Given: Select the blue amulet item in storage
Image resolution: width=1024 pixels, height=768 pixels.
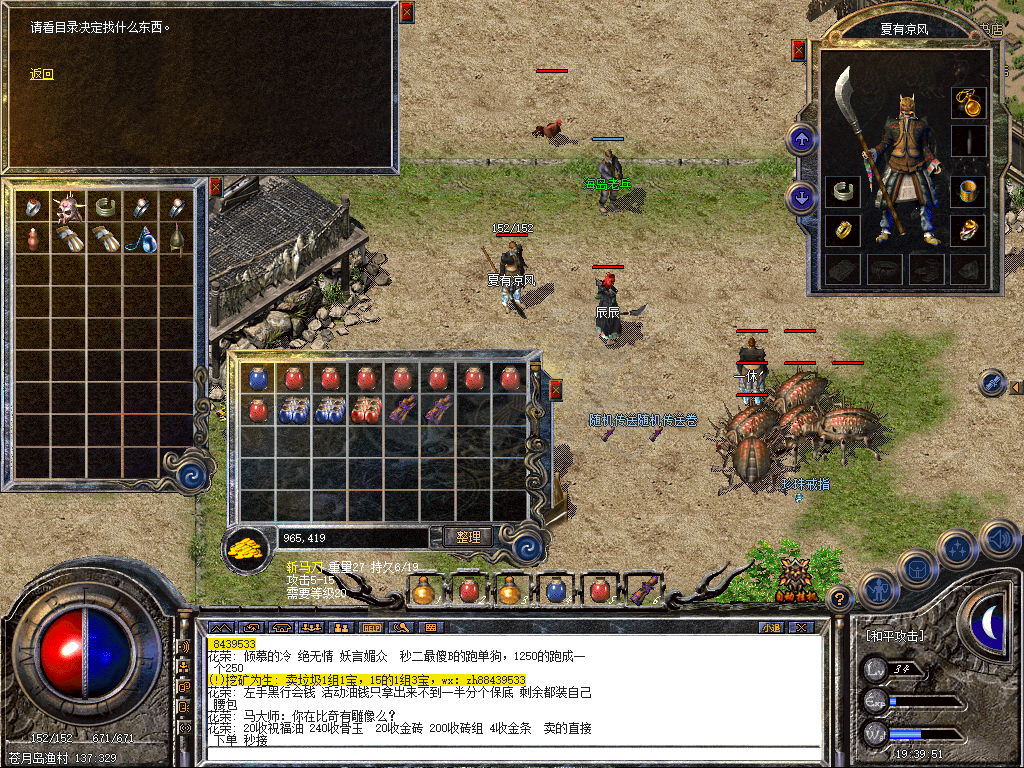Looking at the screenshot, I should point(141,239).
